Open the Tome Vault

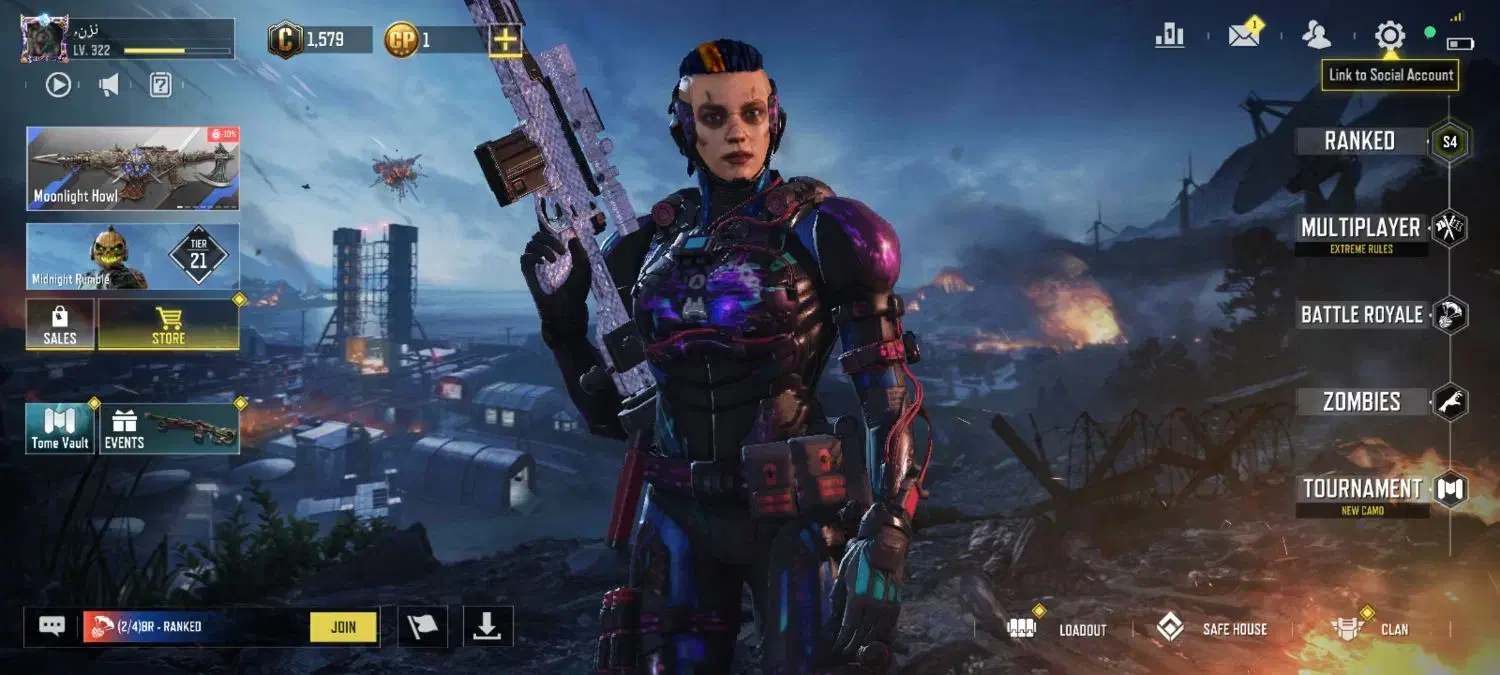60,429
